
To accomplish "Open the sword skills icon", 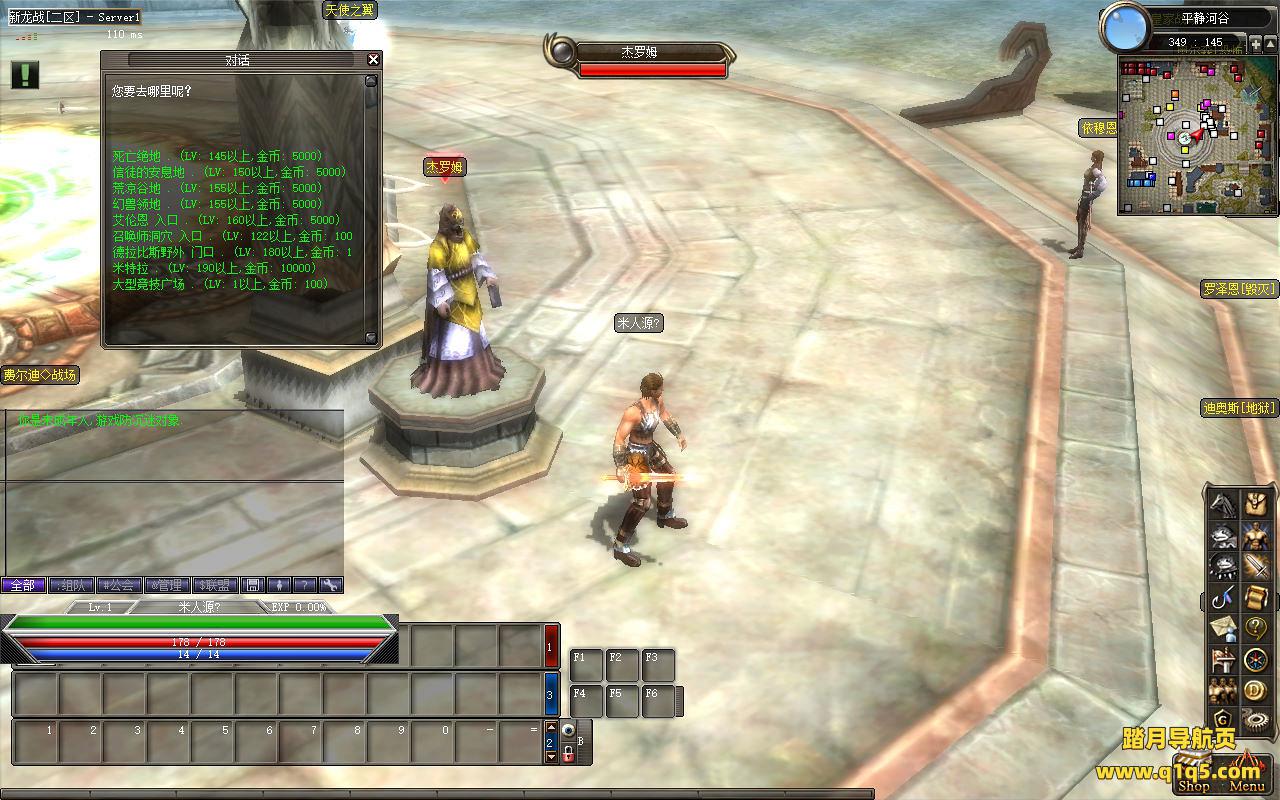I will [x=1255, y=567].
